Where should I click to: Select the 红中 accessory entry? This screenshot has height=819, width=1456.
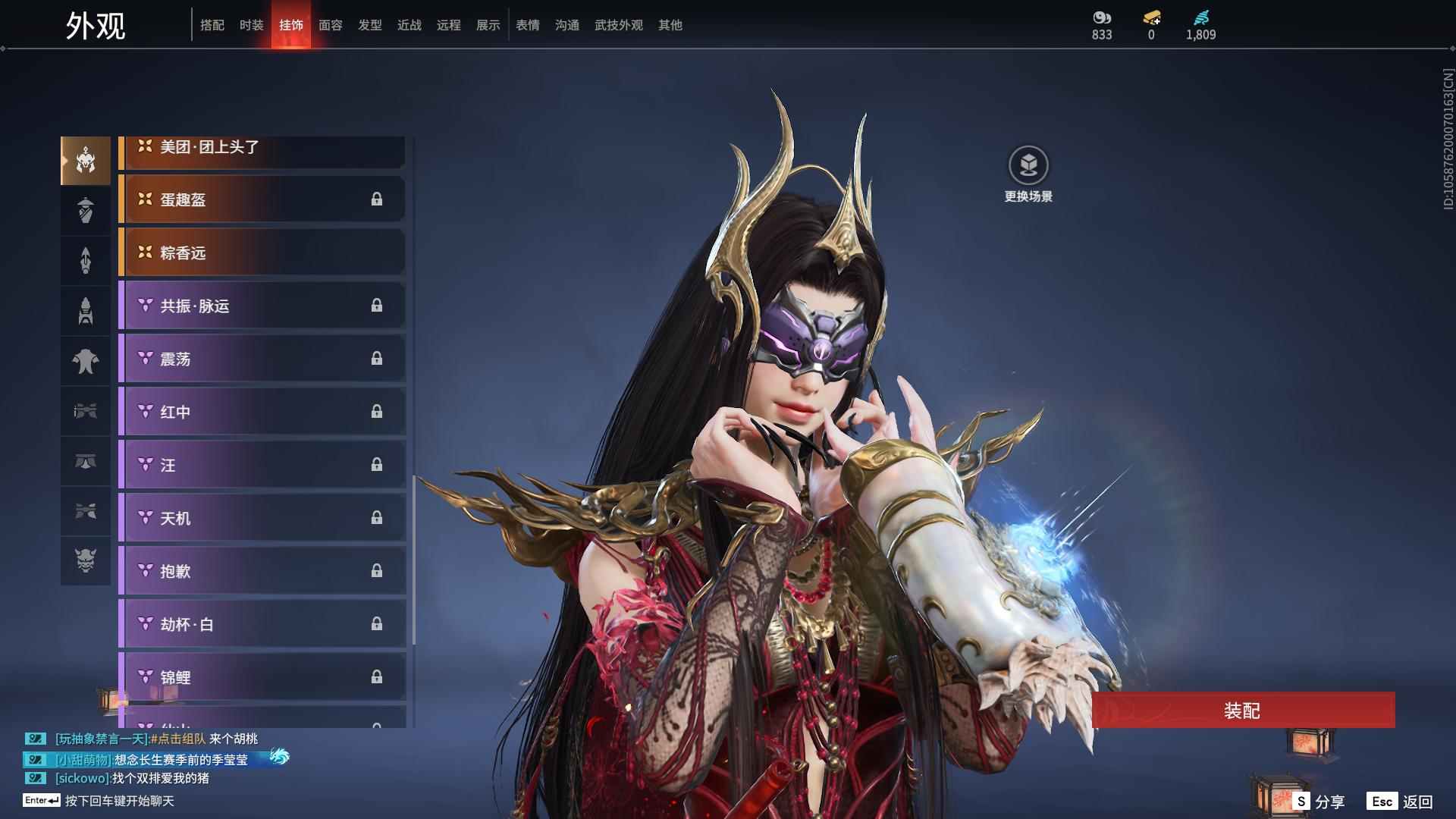262,412
